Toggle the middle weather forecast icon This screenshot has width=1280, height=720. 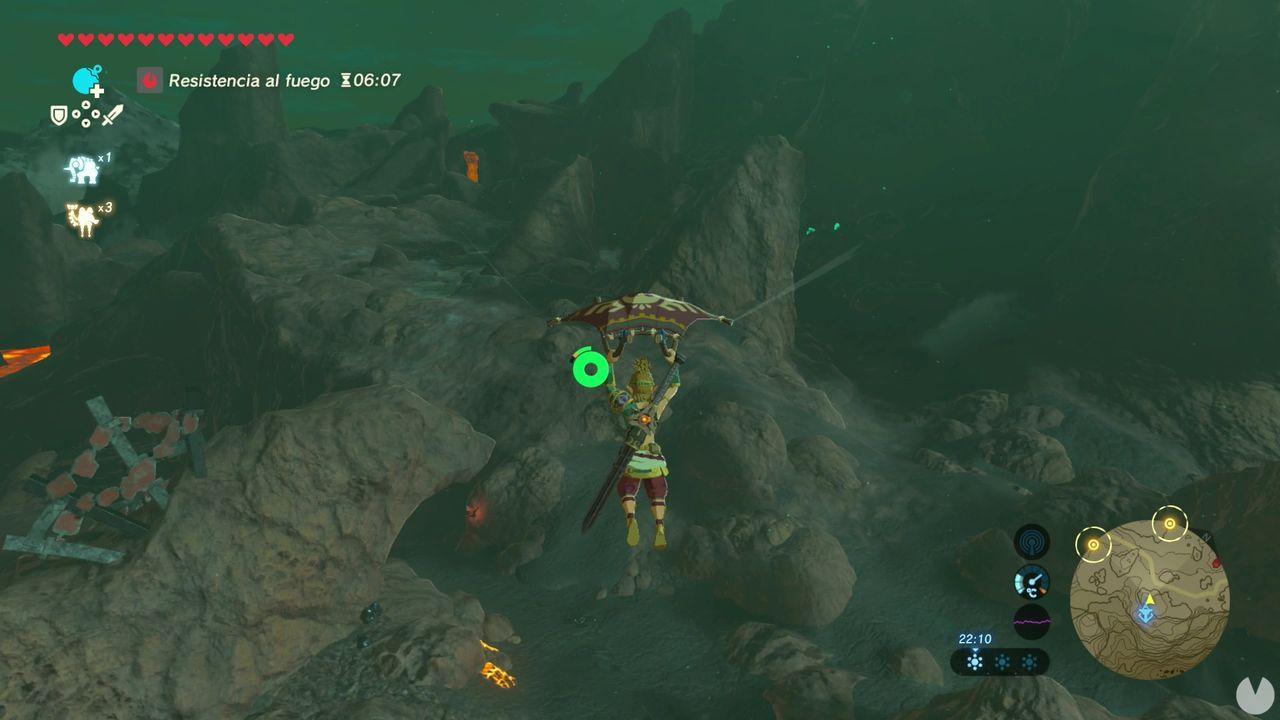click(1002, 661)
